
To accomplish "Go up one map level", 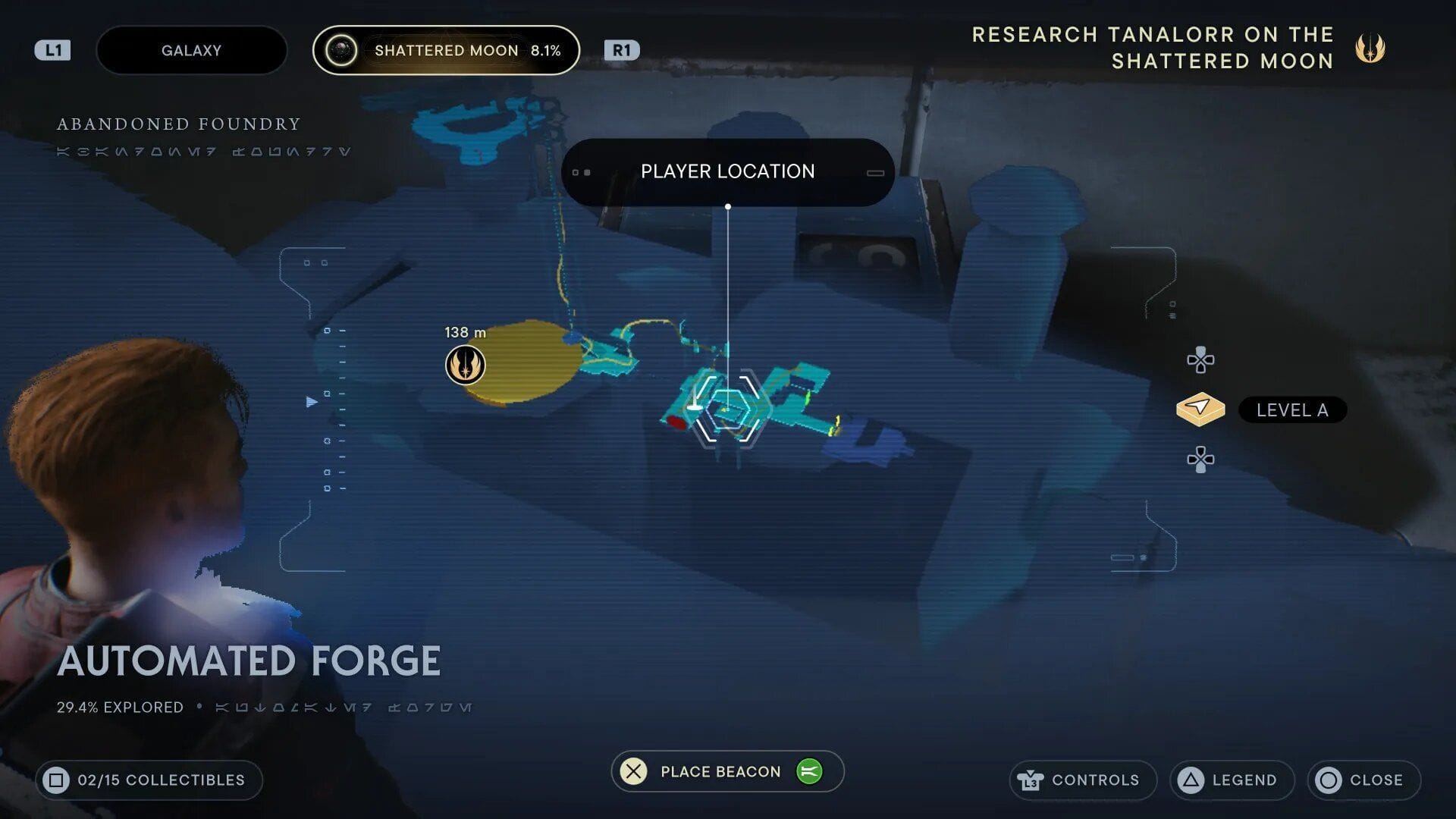I will pyautogui.click(x=1200, y=360).
